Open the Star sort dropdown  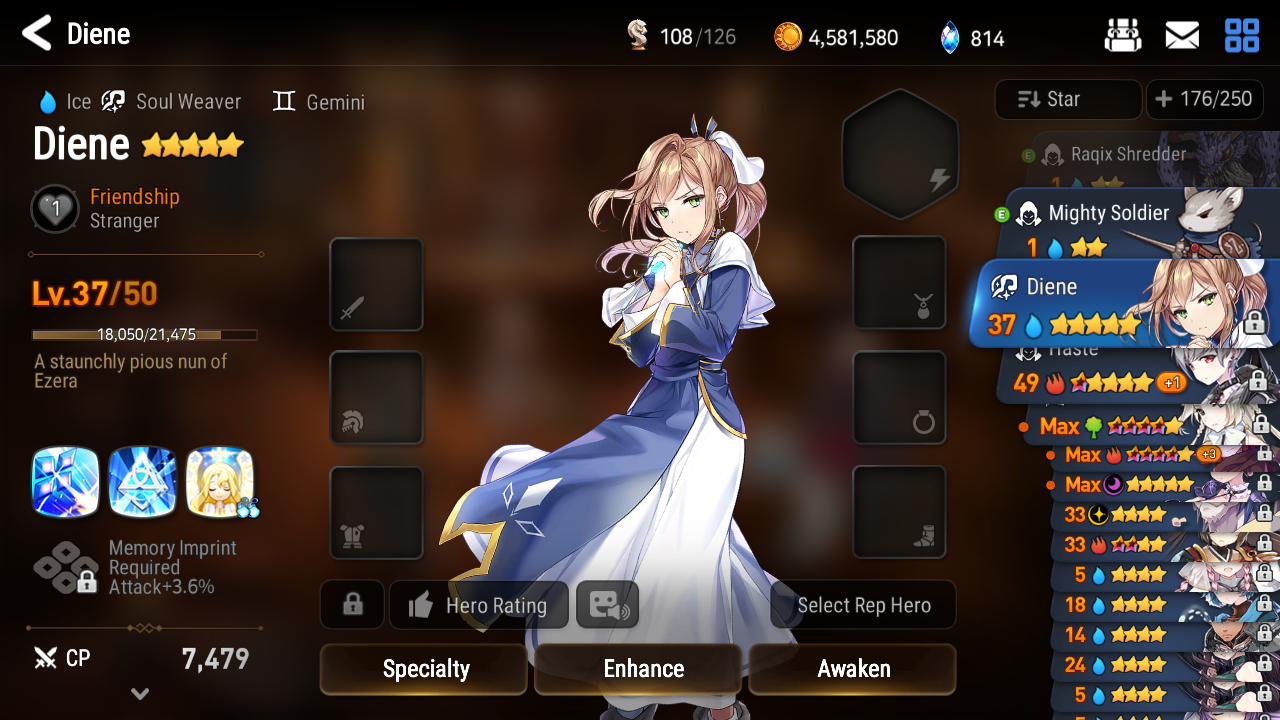(x=1067, y=99)
